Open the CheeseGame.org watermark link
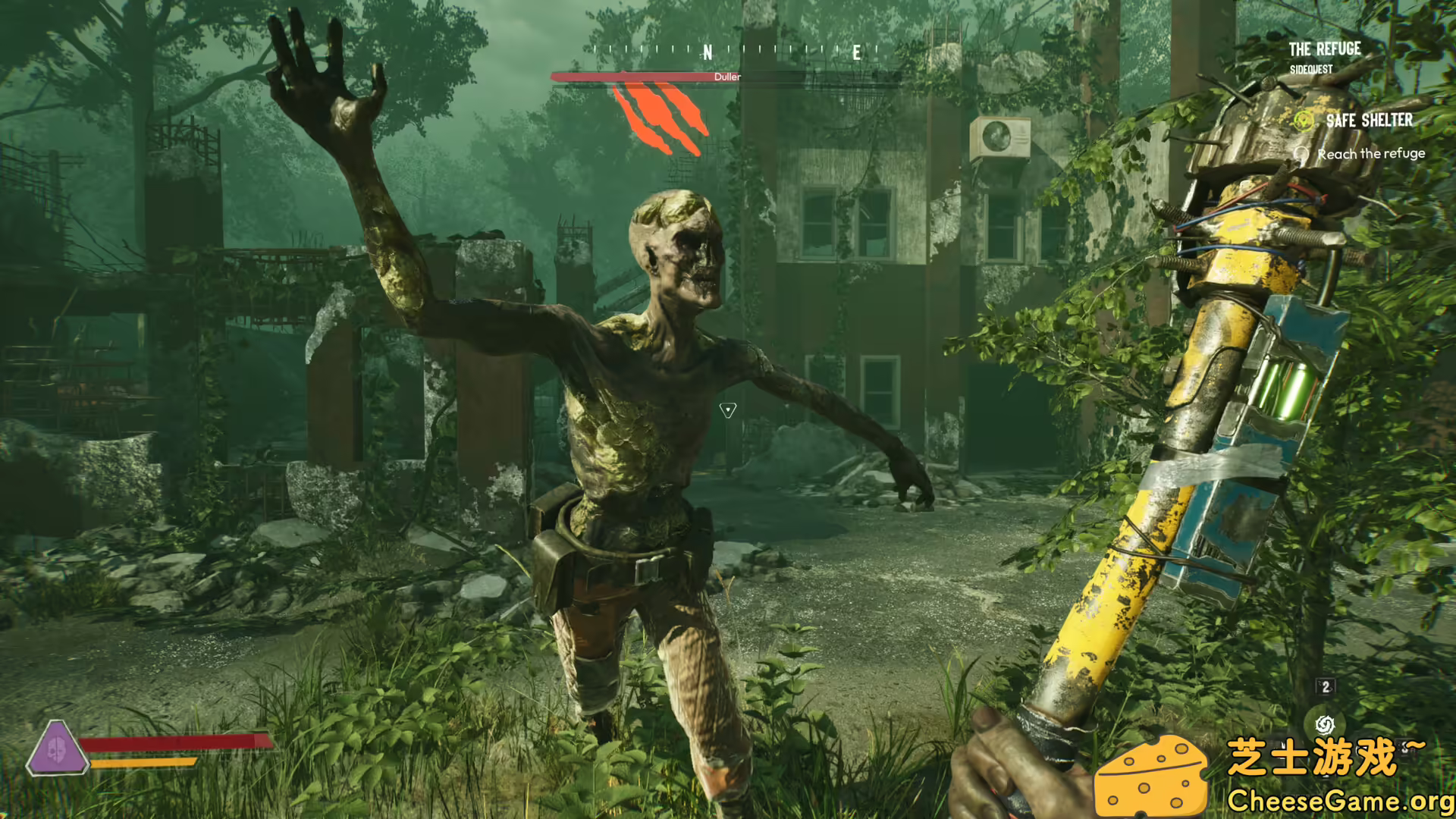The image size is (1456, 819). pyautogui.click(x=1340, y=801)
